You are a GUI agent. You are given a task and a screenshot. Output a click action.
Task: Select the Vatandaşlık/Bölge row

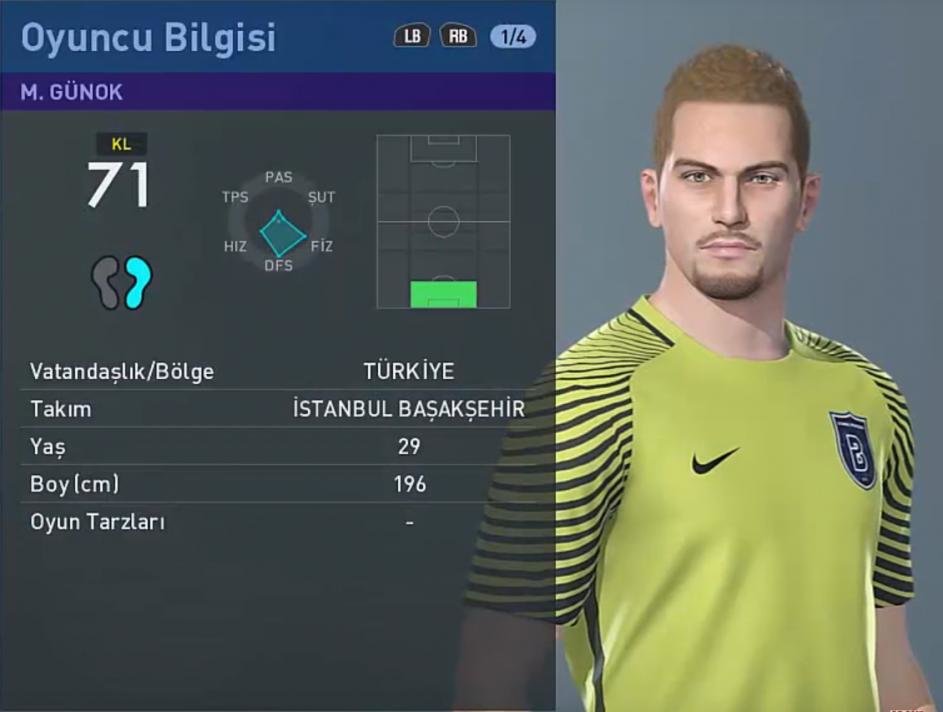[277, 372]
